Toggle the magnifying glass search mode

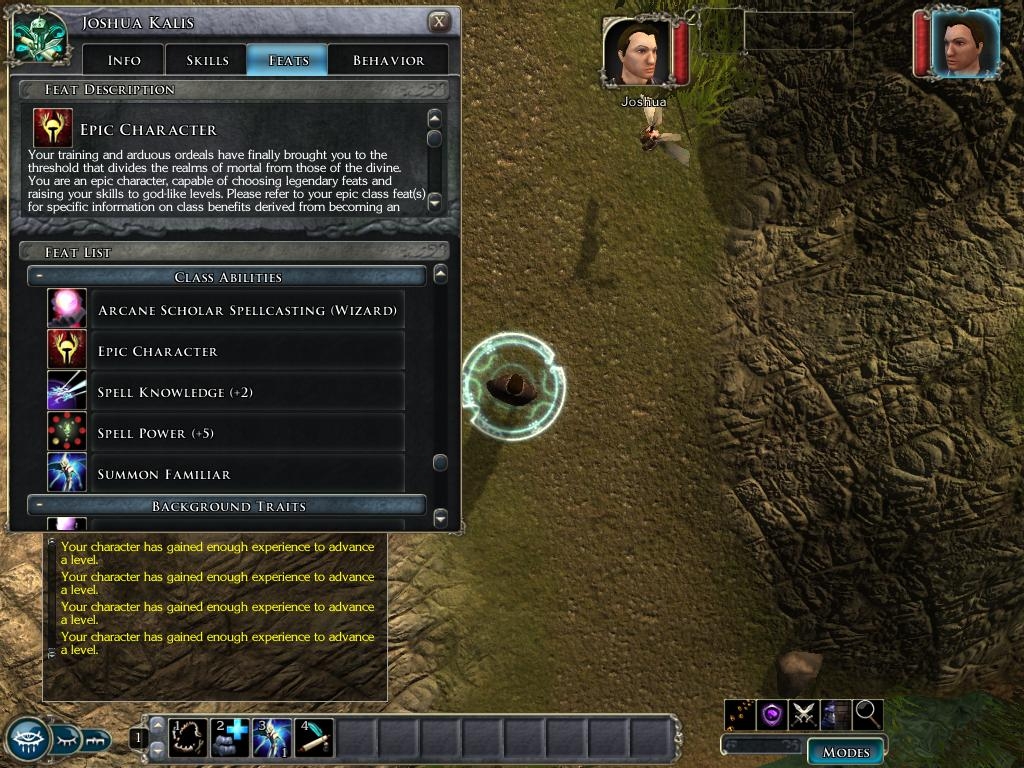[x=868, y=714]
